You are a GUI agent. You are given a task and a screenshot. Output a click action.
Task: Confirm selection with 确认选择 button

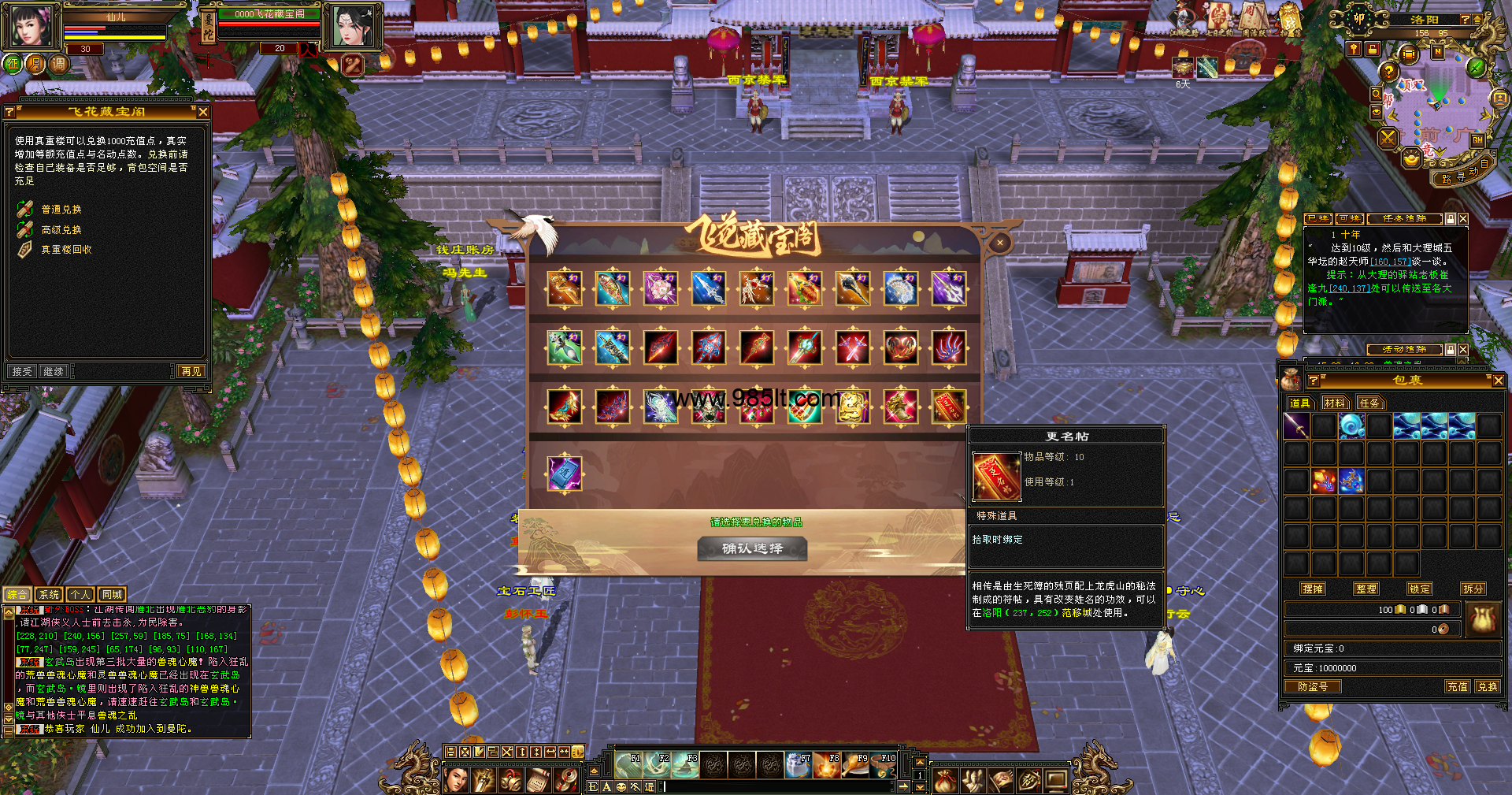(x=752, y=548)
